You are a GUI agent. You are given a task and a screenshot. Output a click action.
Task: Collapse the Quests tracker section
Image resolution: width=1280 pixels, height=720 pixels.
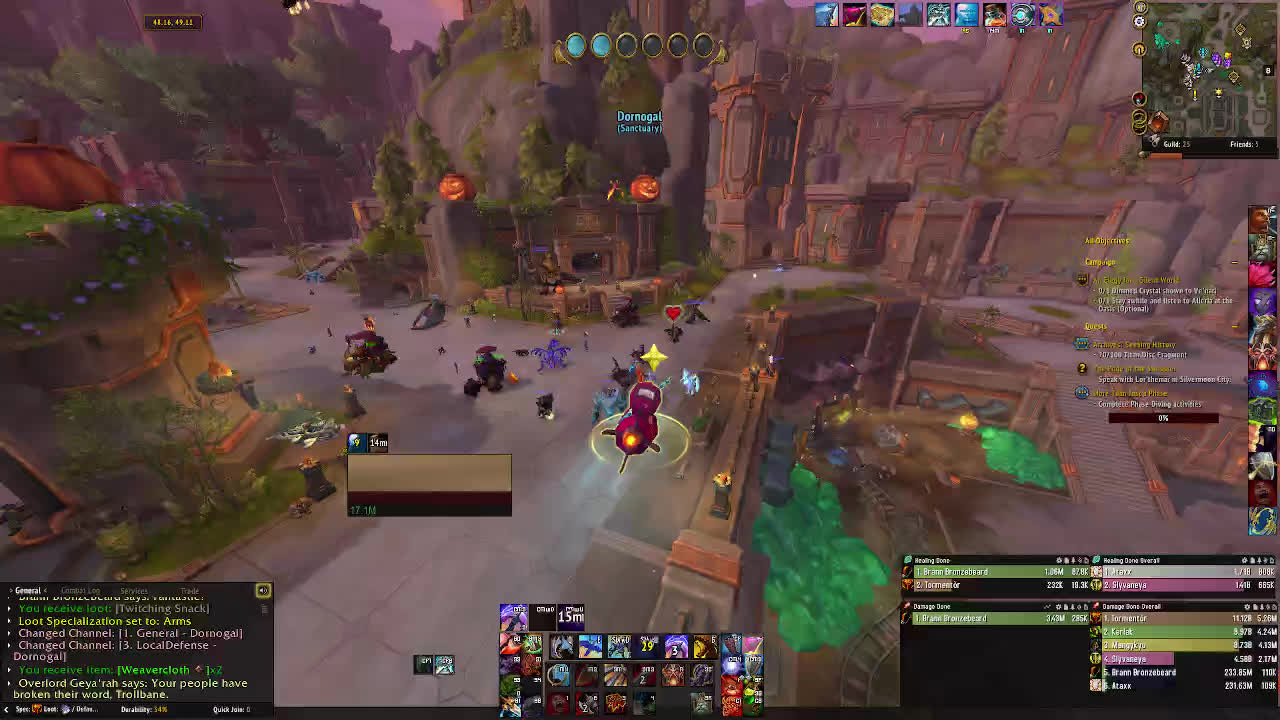tap(1234, 326)
